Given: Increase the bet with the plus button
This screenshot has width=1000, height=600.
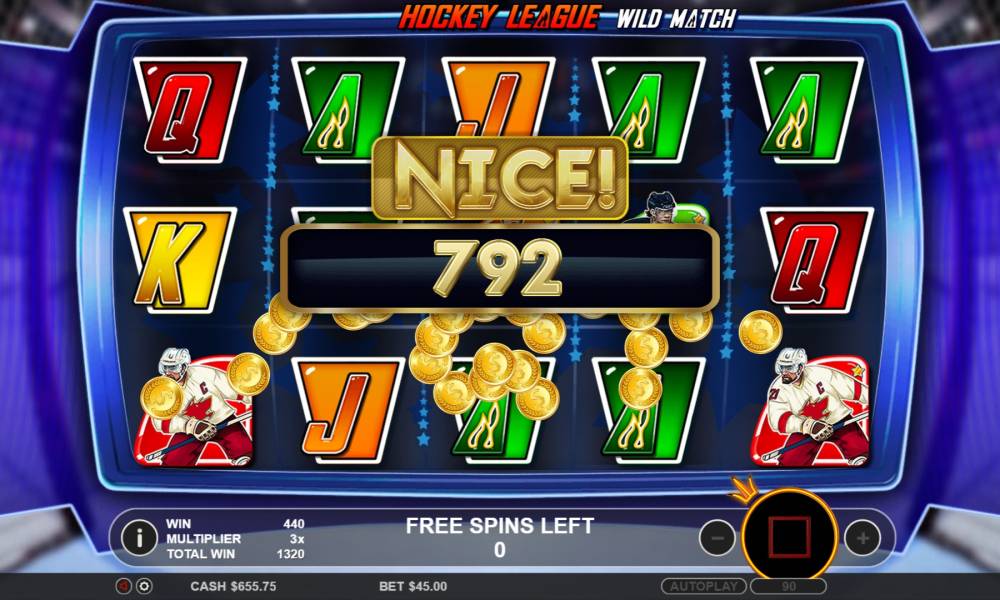Looking at the screenshot, I should [862, 538].
